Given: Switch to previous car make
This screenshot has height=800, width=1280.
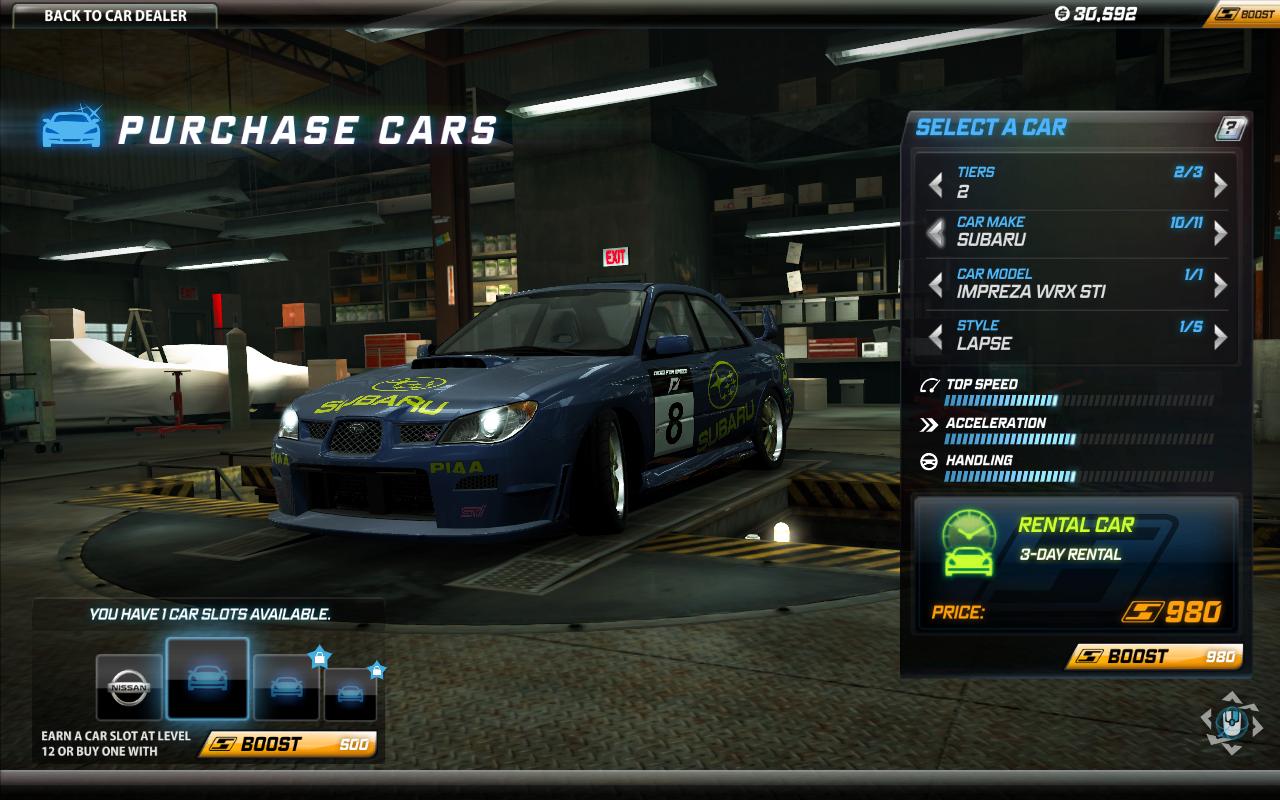Looking at the screenshot, I should point(936,233).
